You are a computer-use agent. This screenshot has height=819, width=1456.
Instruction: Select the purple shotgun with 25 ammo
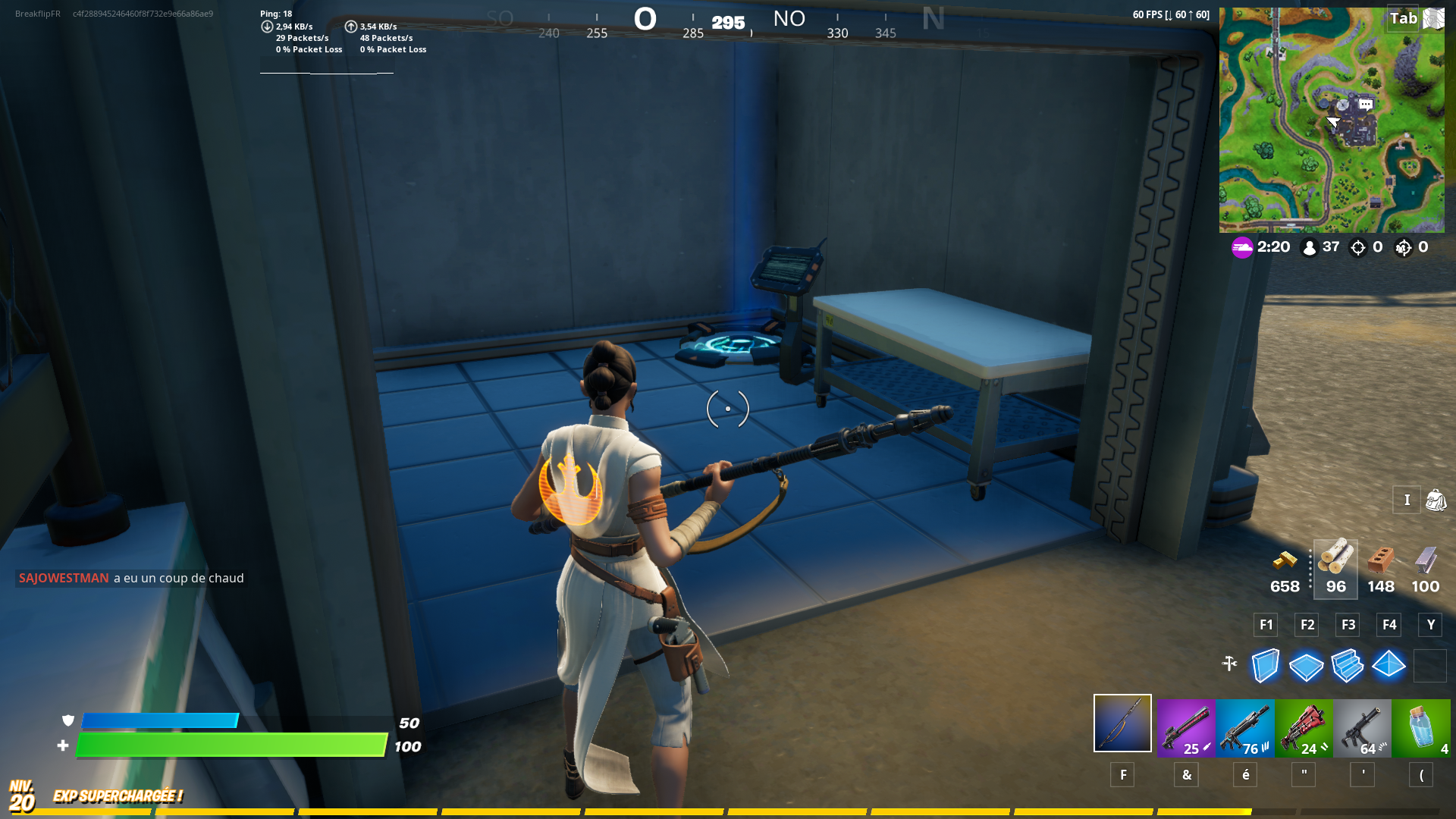1187,726
